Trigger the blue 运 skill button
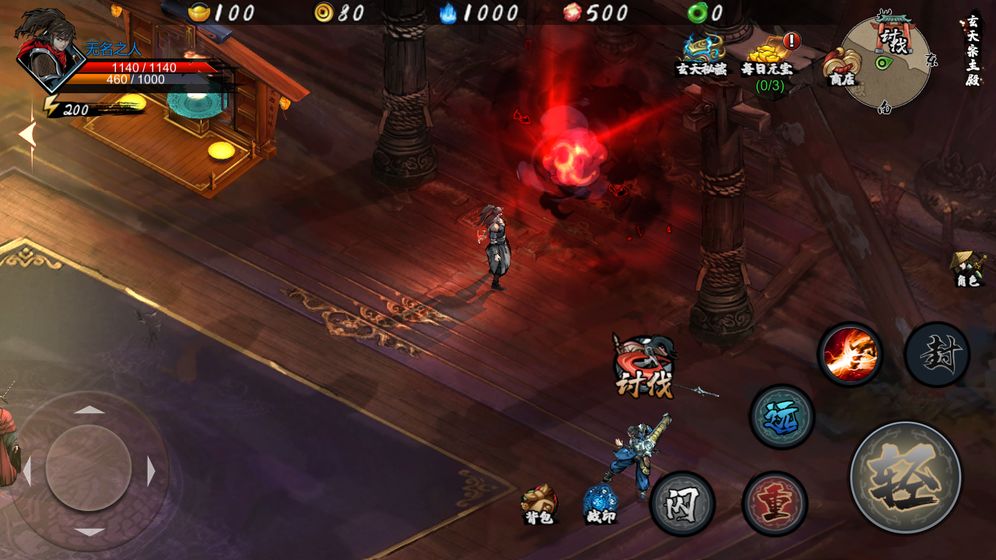The image size is (996, 560). tap(781, 417)
